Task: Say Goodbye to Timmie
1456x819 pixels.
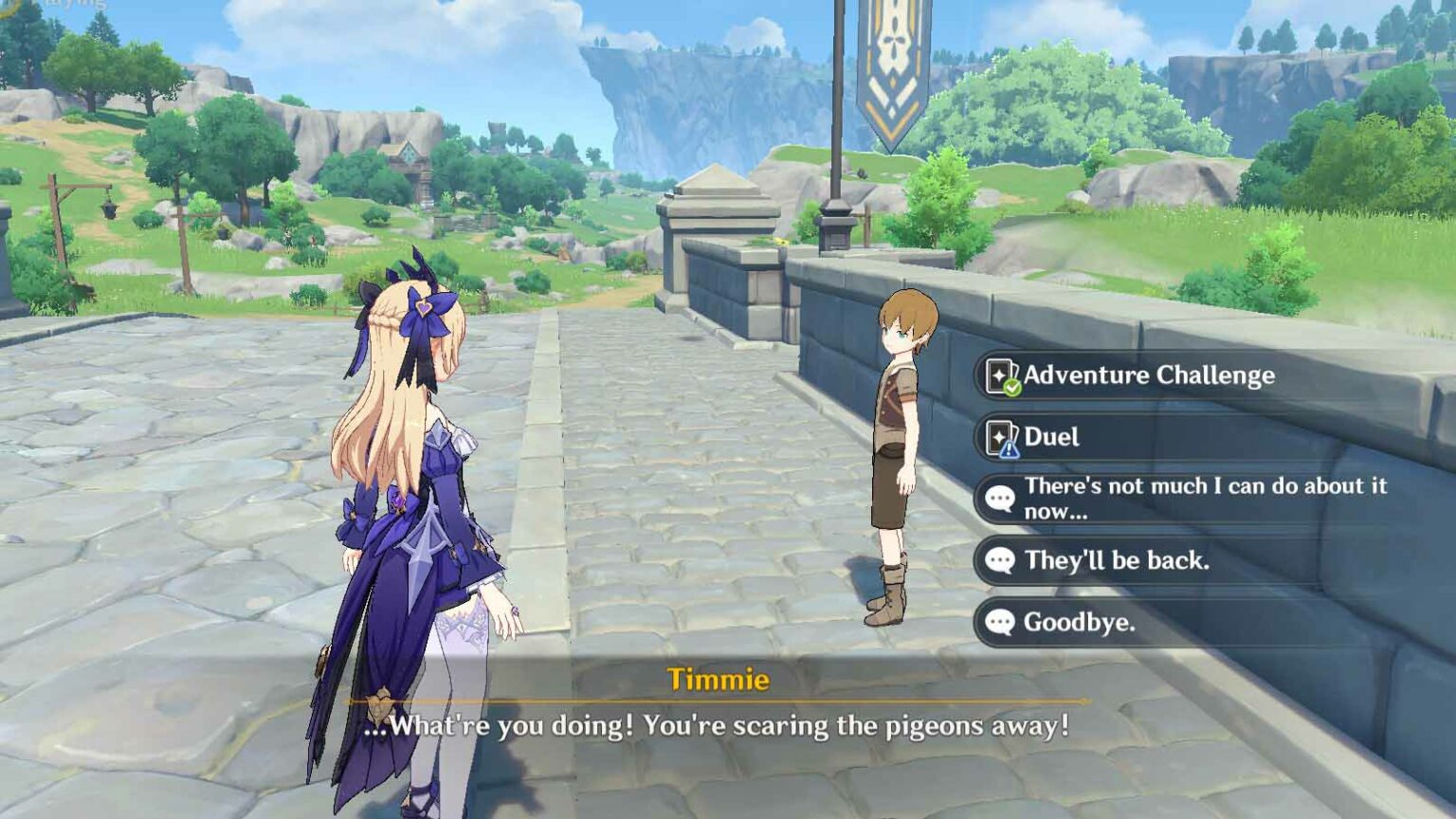Action: 1079,622
